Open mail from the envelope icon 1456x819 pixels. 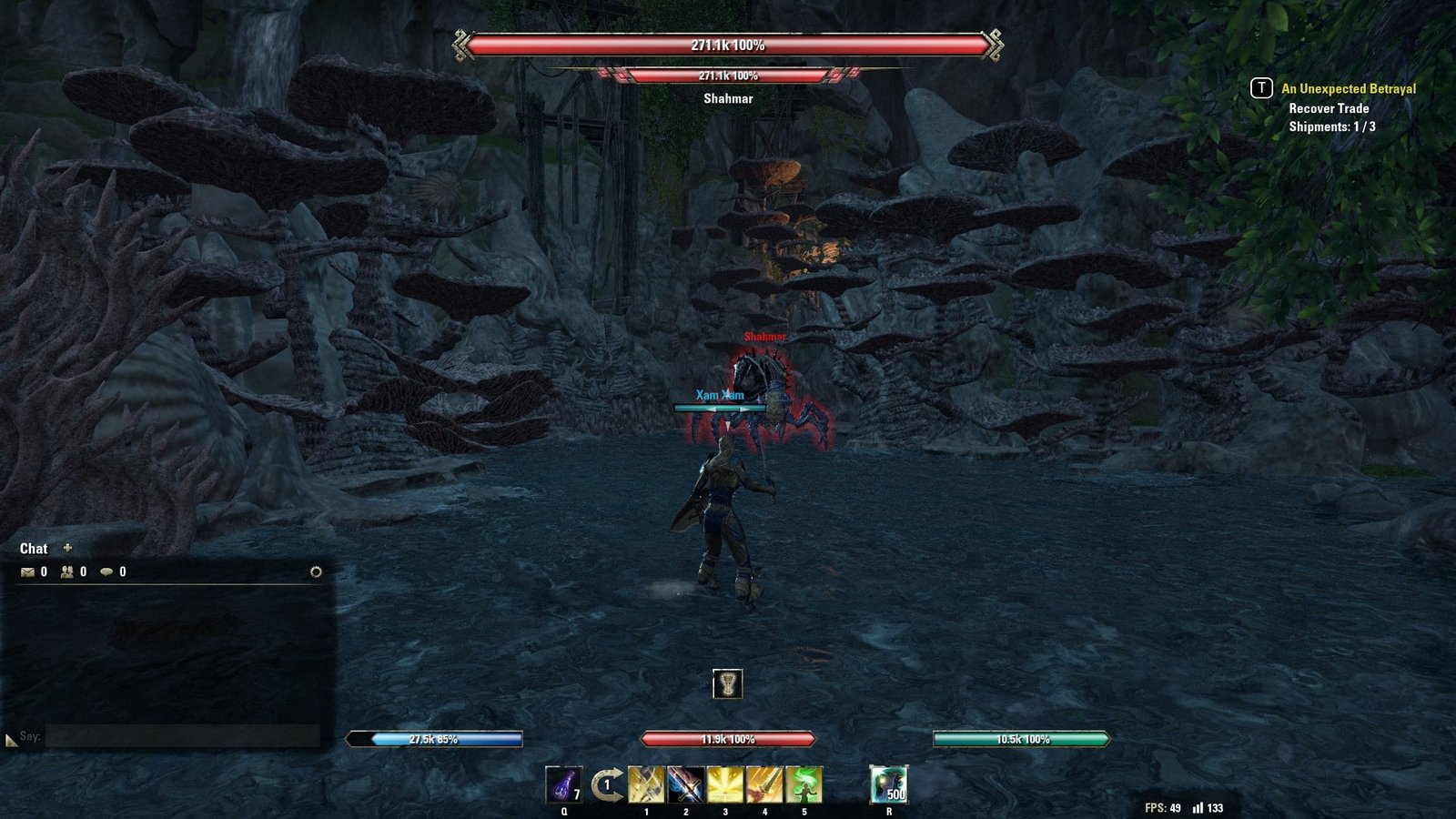pos(27,571)
